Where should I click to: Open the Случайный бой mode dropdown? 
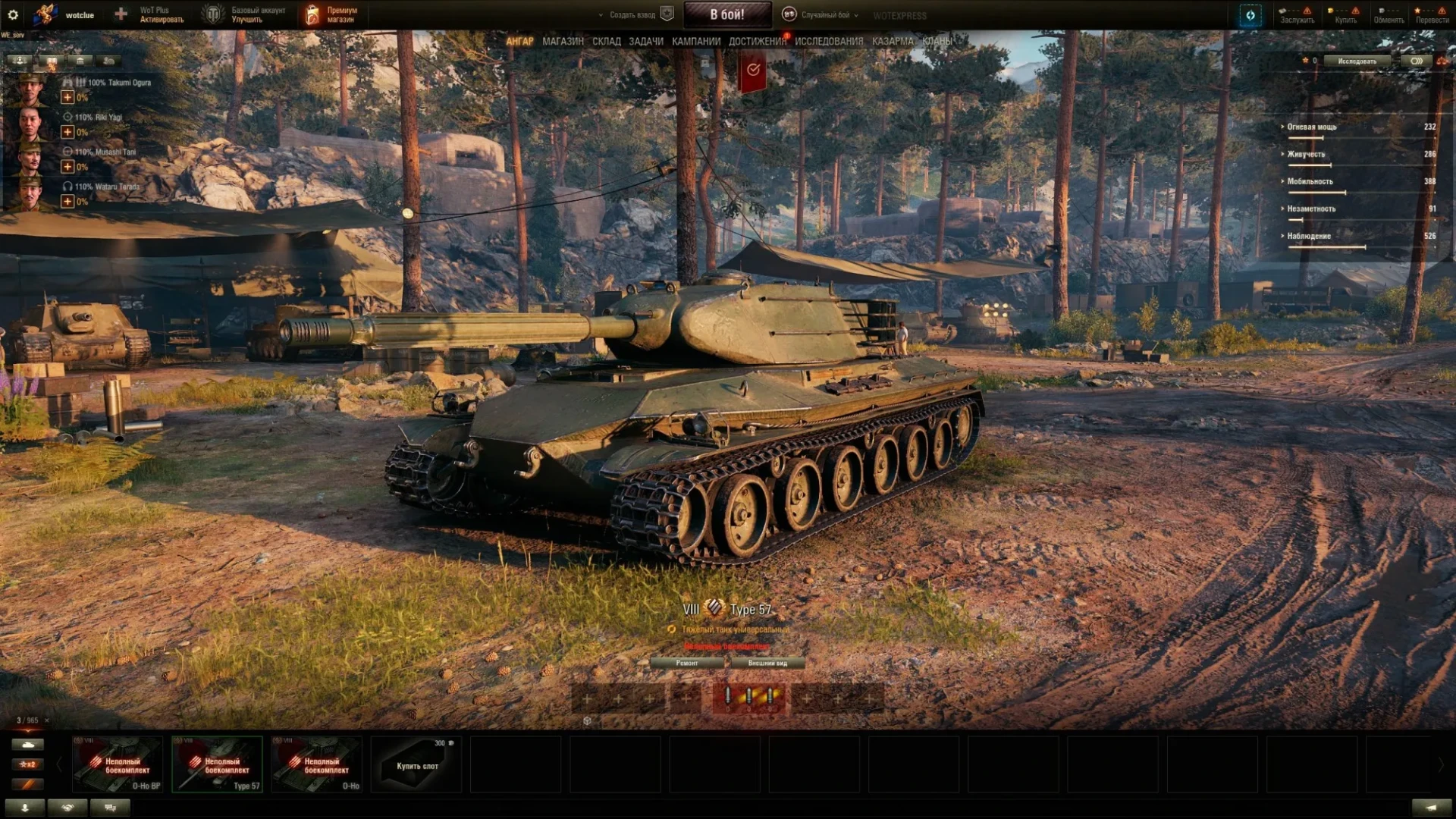[x=823, y=15]
